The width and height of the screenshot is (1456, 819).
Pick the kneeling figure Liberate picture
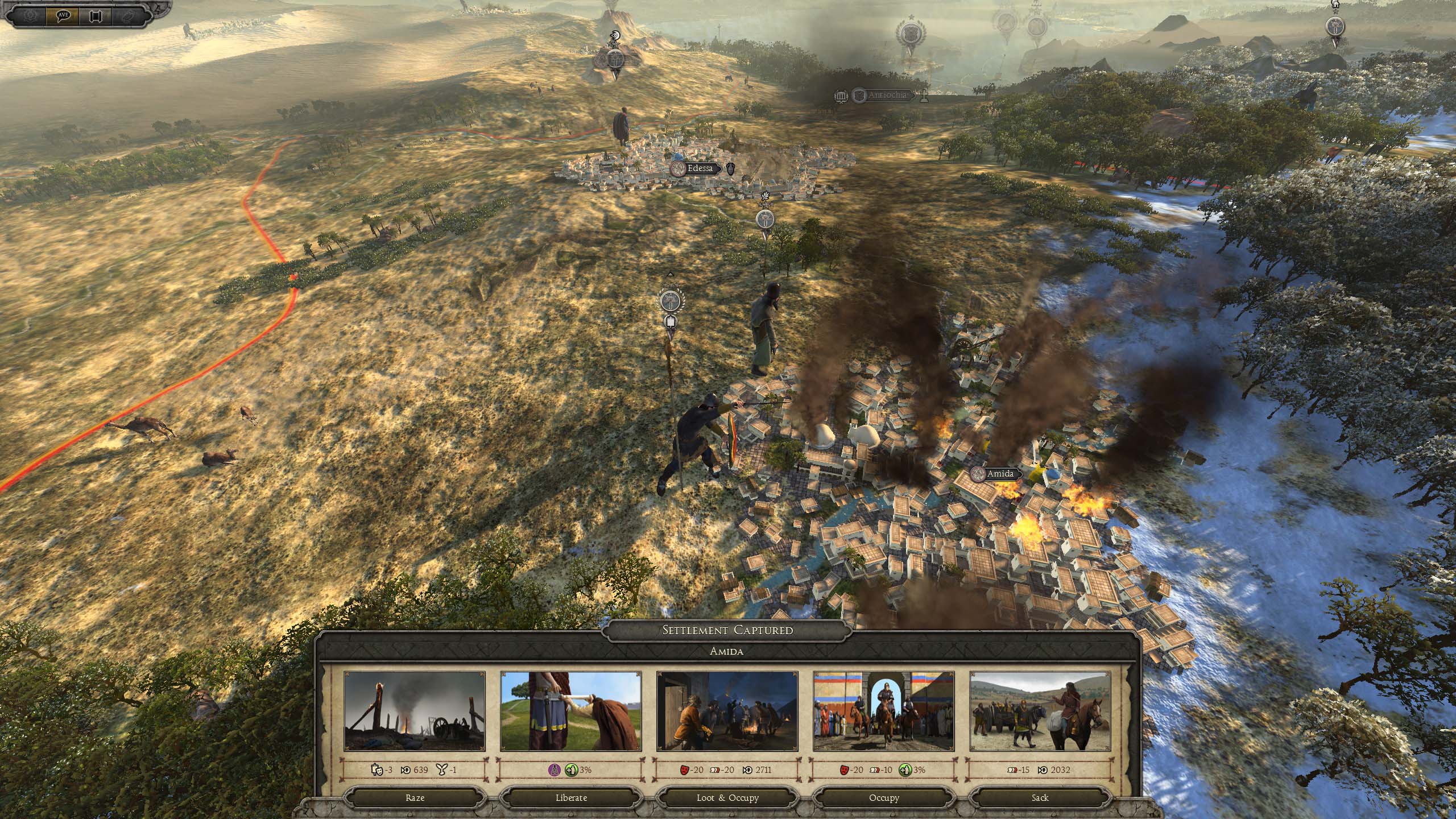[x=571, y=711]
